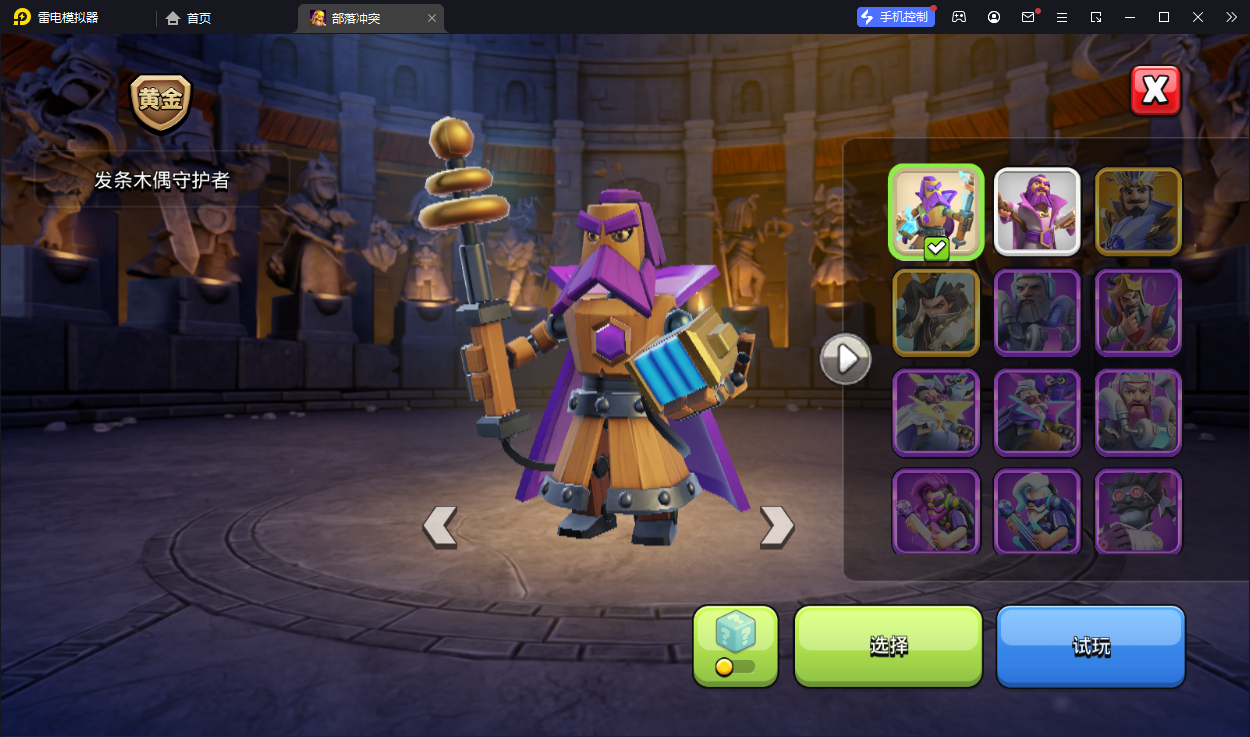The height and width of the screenshot is (737, 1250).
Task: Pick the pink-haired warden with headphones
Action: click(x=936, y=511)
